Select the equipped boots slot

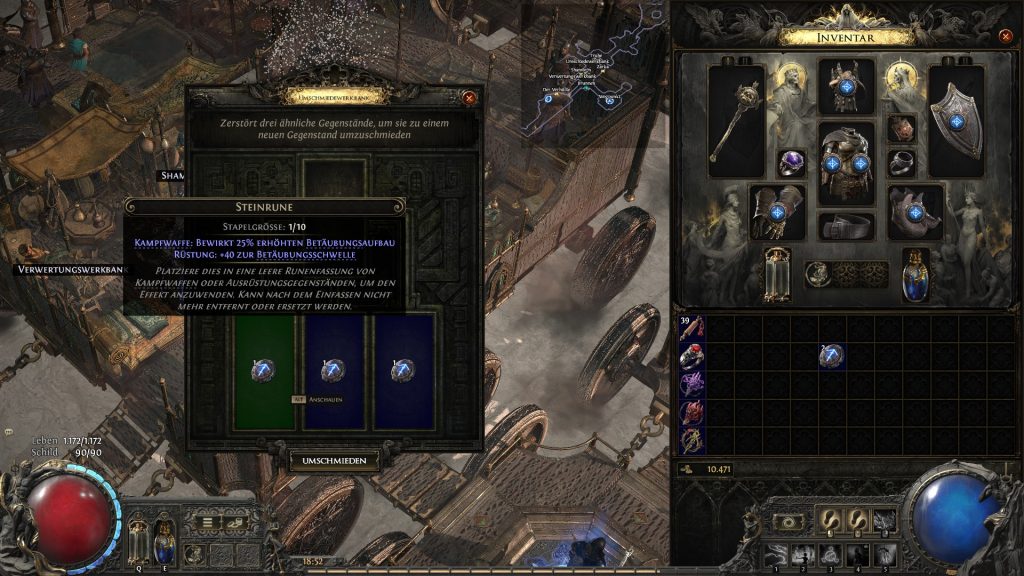point(914,212)
